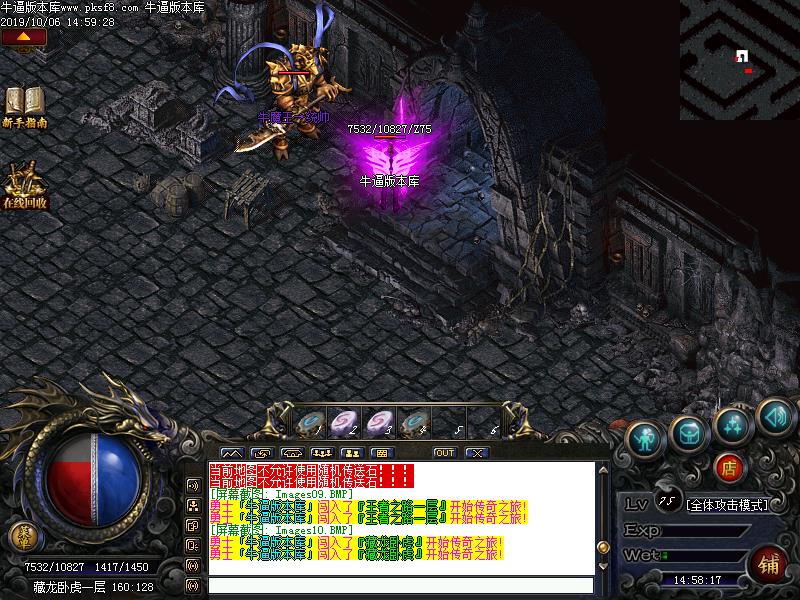
Task: Use the pink swirl item in slot 3
Action: (379, 422)
